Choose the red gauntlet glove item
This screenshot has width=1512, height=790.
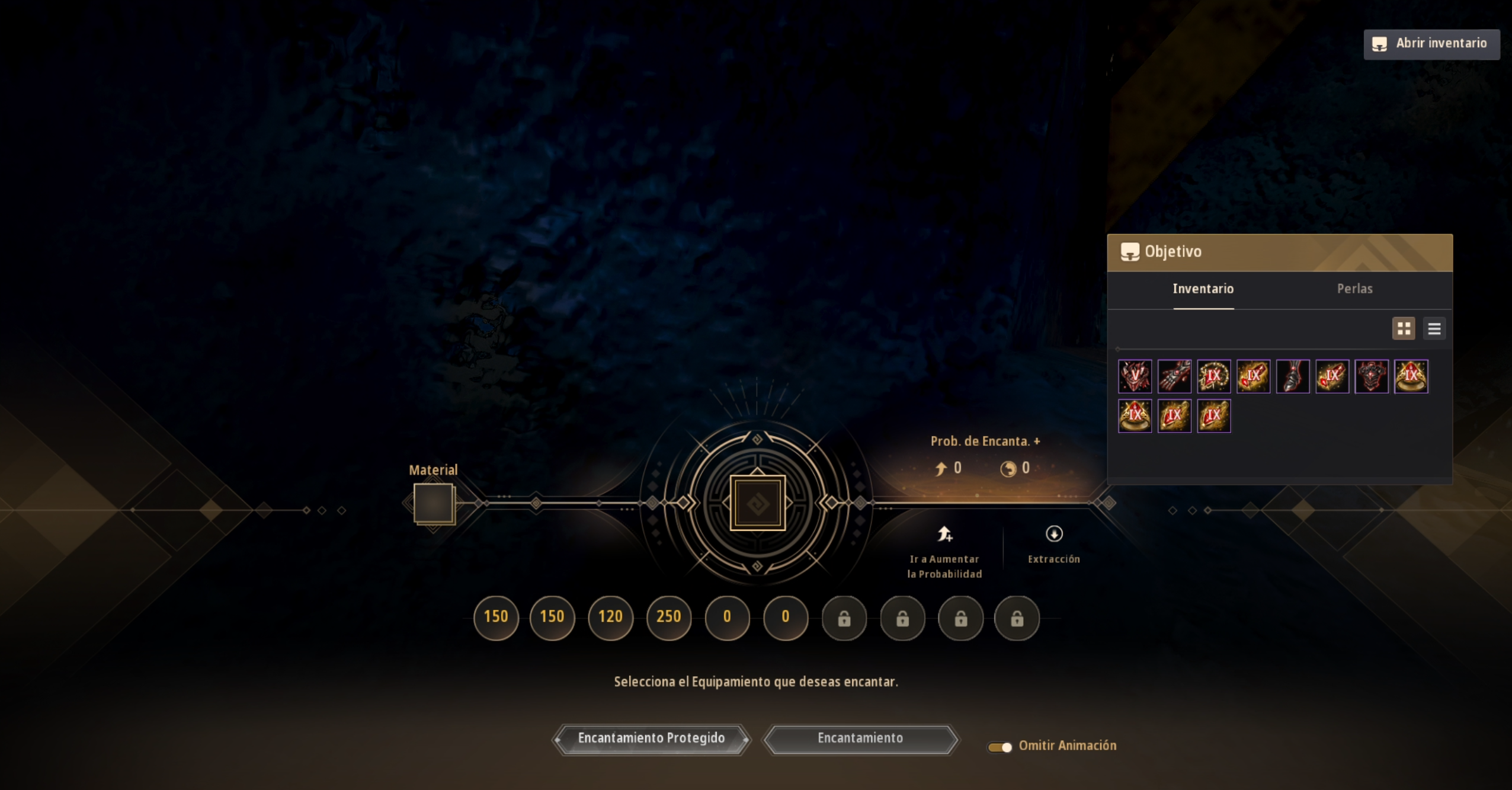pyautogui.click(x=1174, y=376)
